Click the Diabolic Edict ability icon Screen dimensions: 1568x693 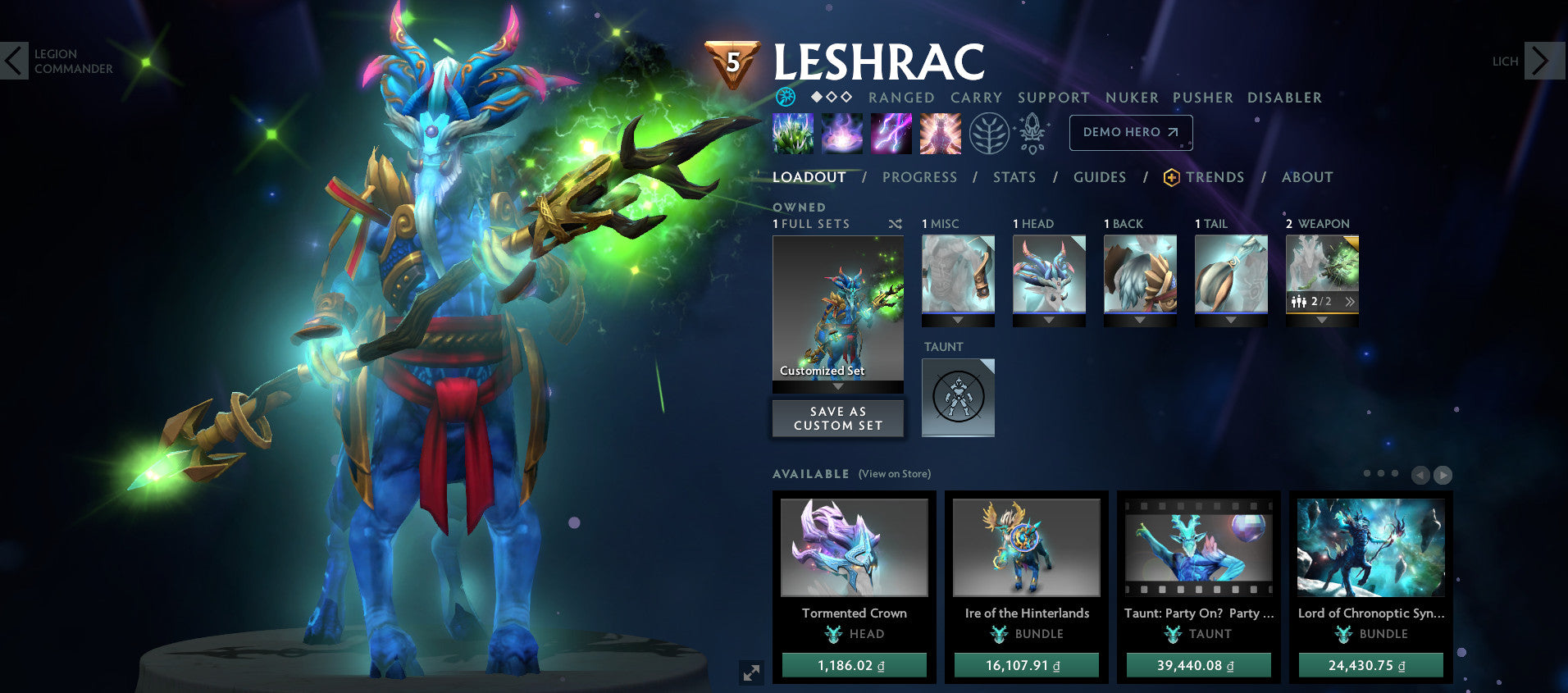click(841, 133)
